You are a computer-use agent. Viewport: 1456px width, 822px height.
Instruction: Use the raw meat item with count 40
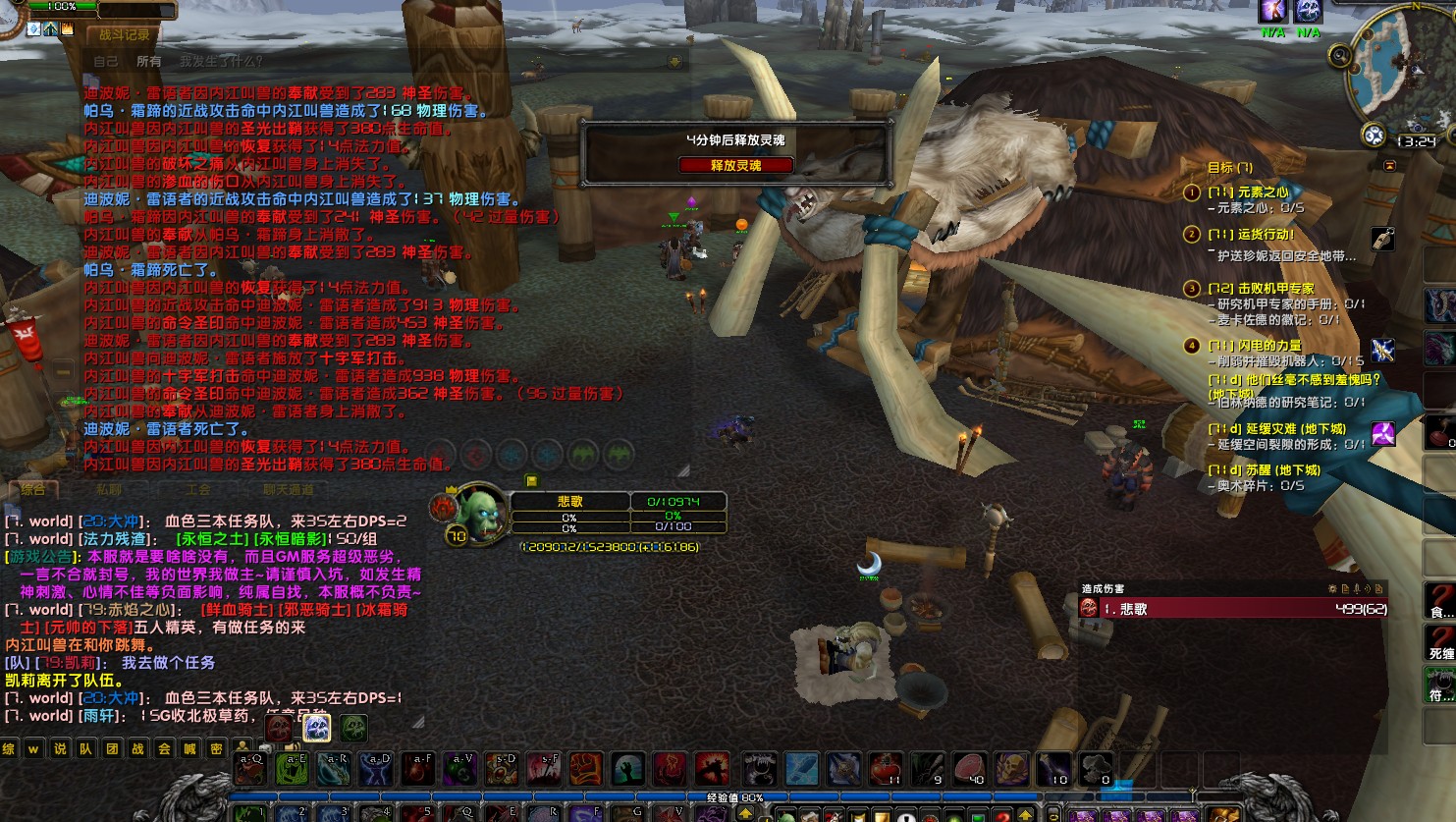pos(969,769)
